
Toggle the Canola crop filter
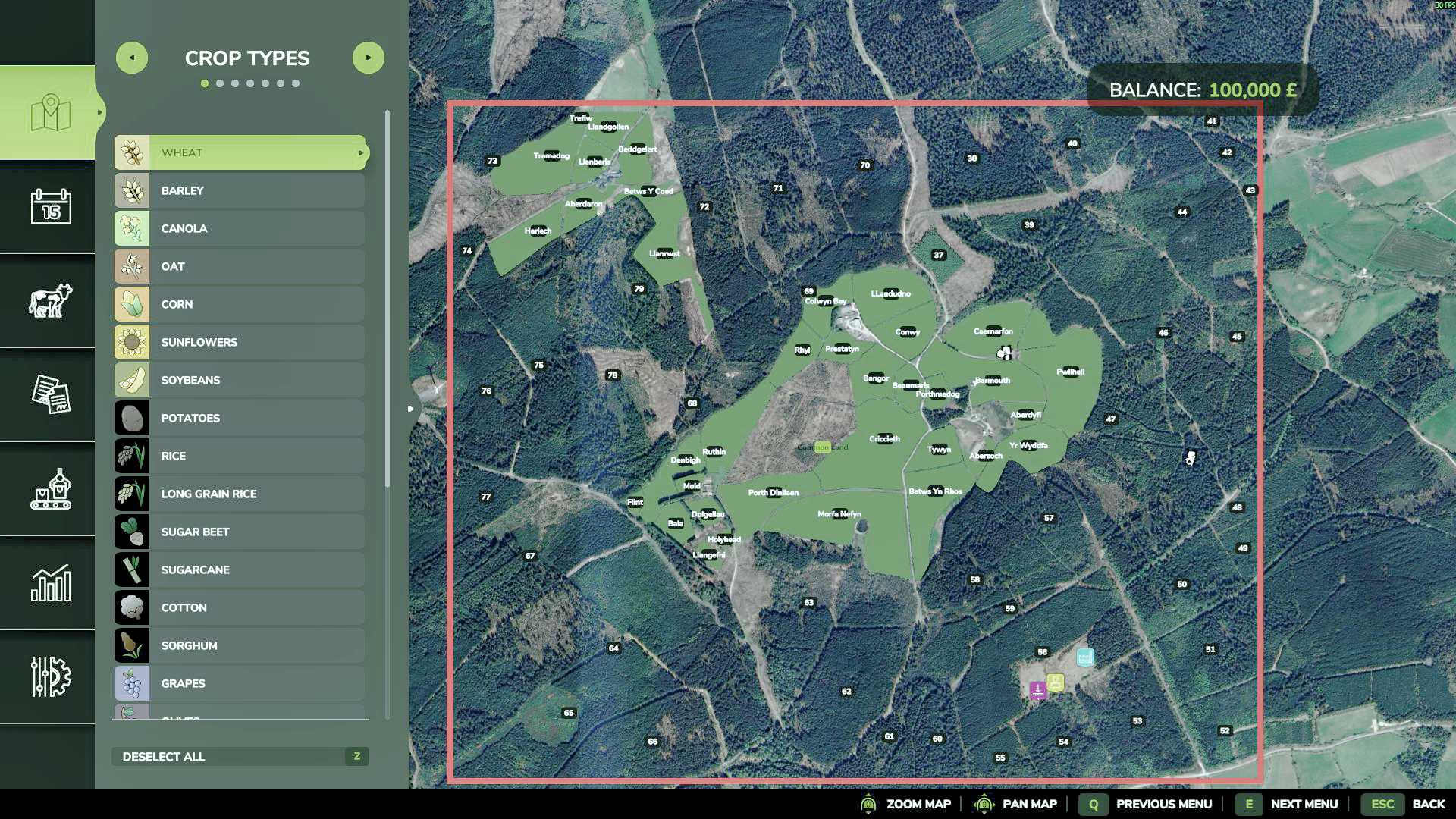[x=240, y=228]
